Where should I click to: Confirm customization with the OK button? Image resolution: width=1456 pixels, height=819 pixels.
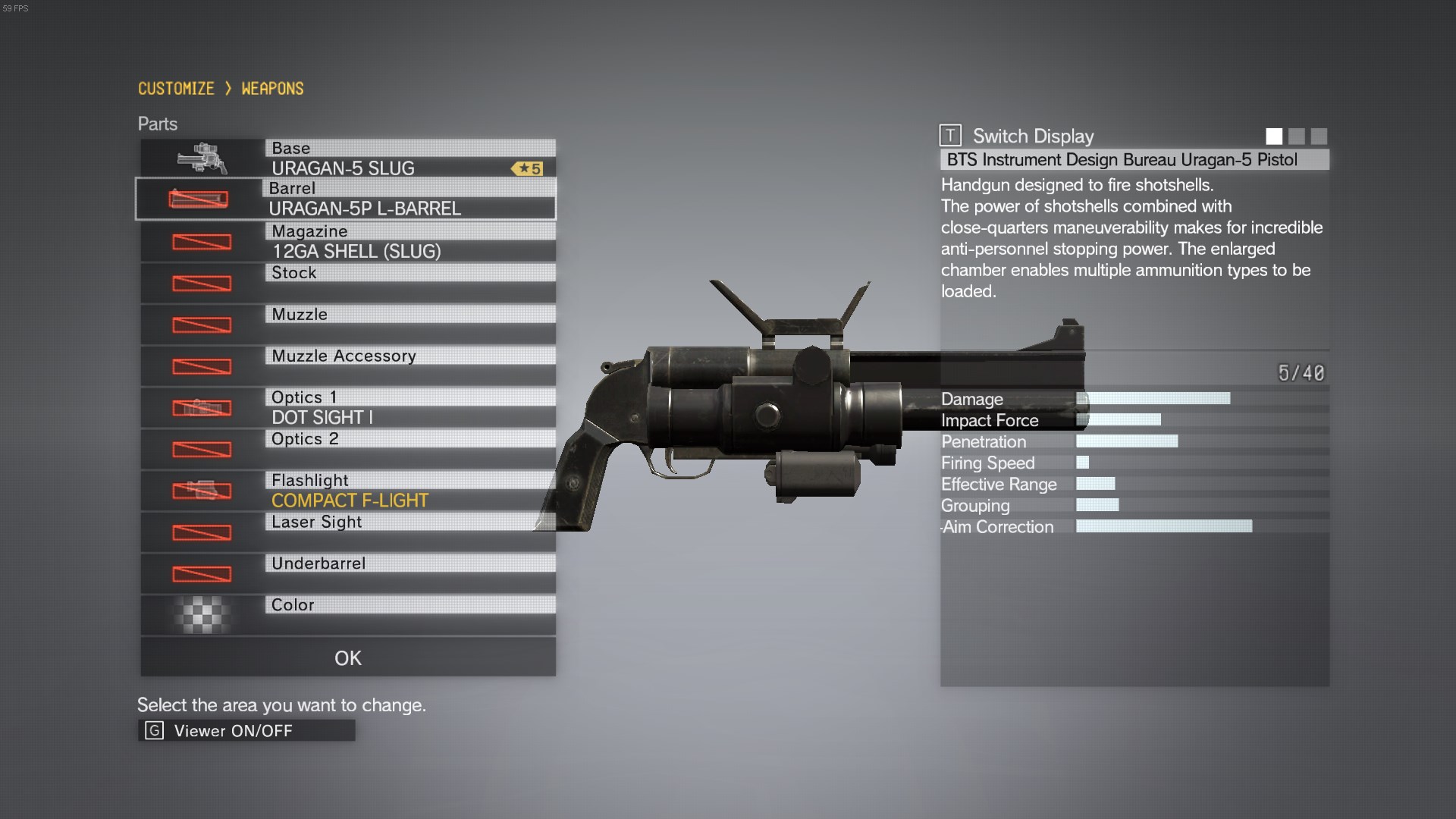click(347, 657)
